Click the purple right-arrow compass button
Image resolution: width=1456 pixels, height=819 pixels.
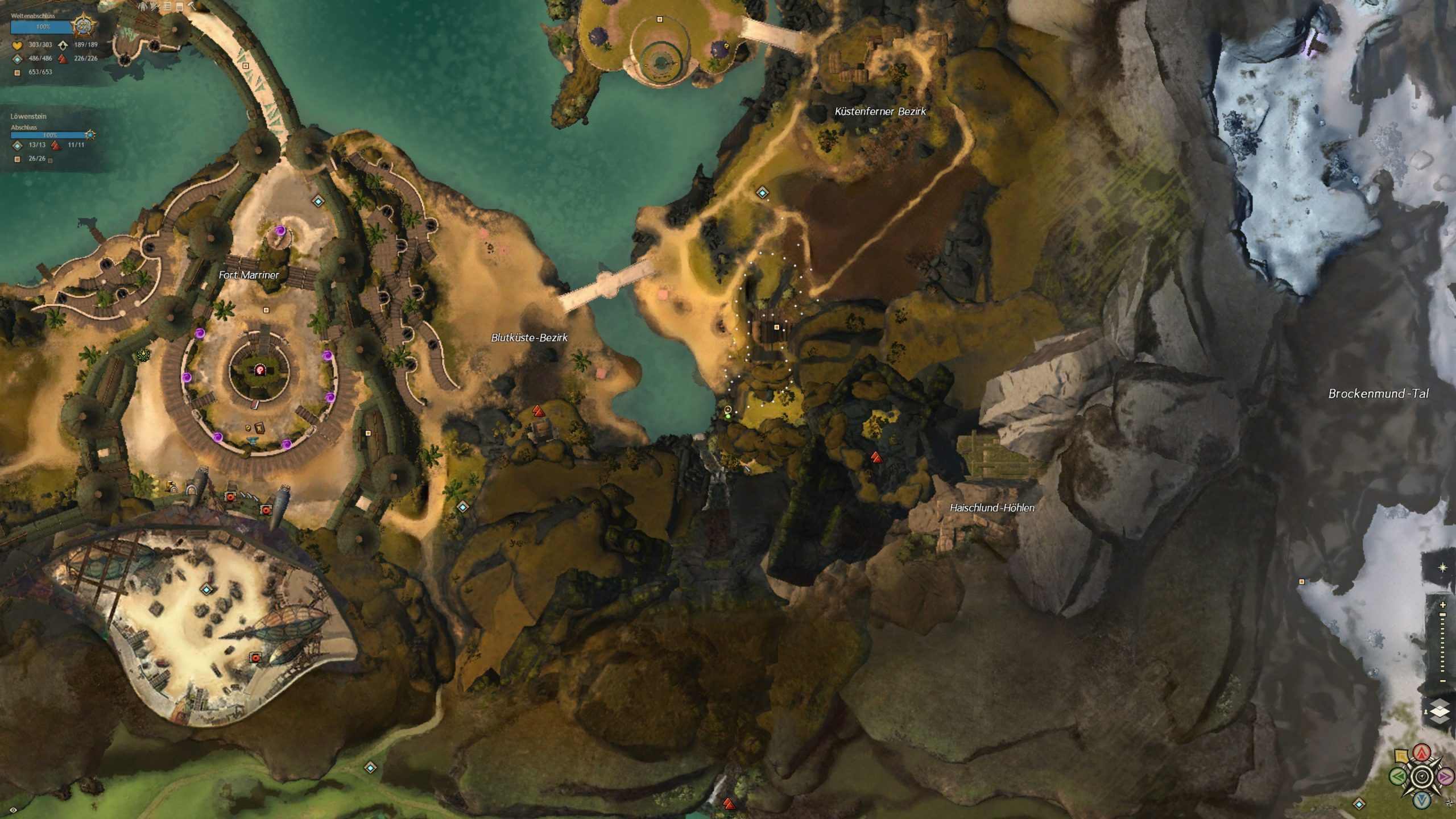point(1445,776)
